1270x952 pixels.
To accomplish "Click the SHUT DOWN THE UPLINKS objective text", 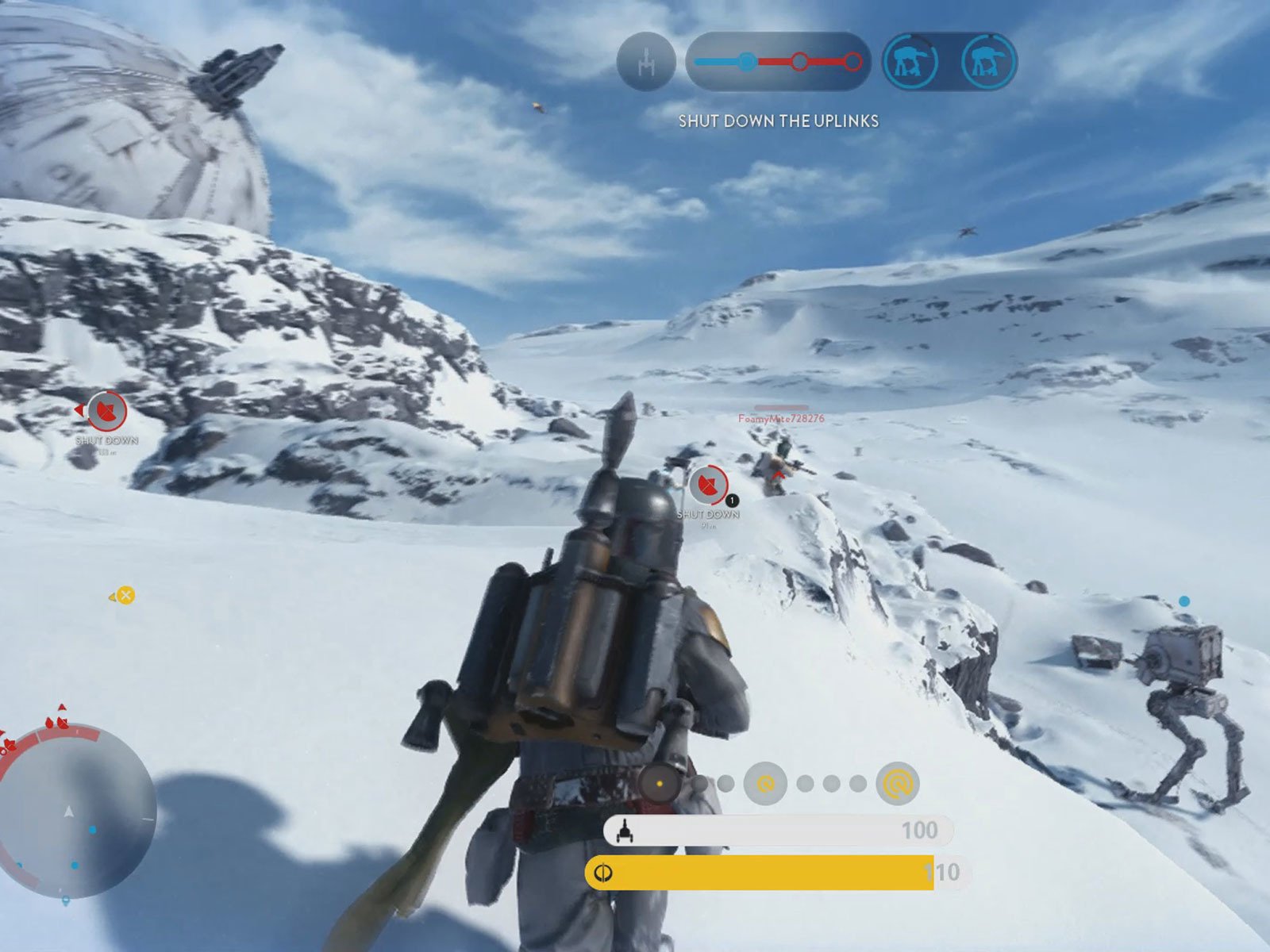I will coord(779,122).
